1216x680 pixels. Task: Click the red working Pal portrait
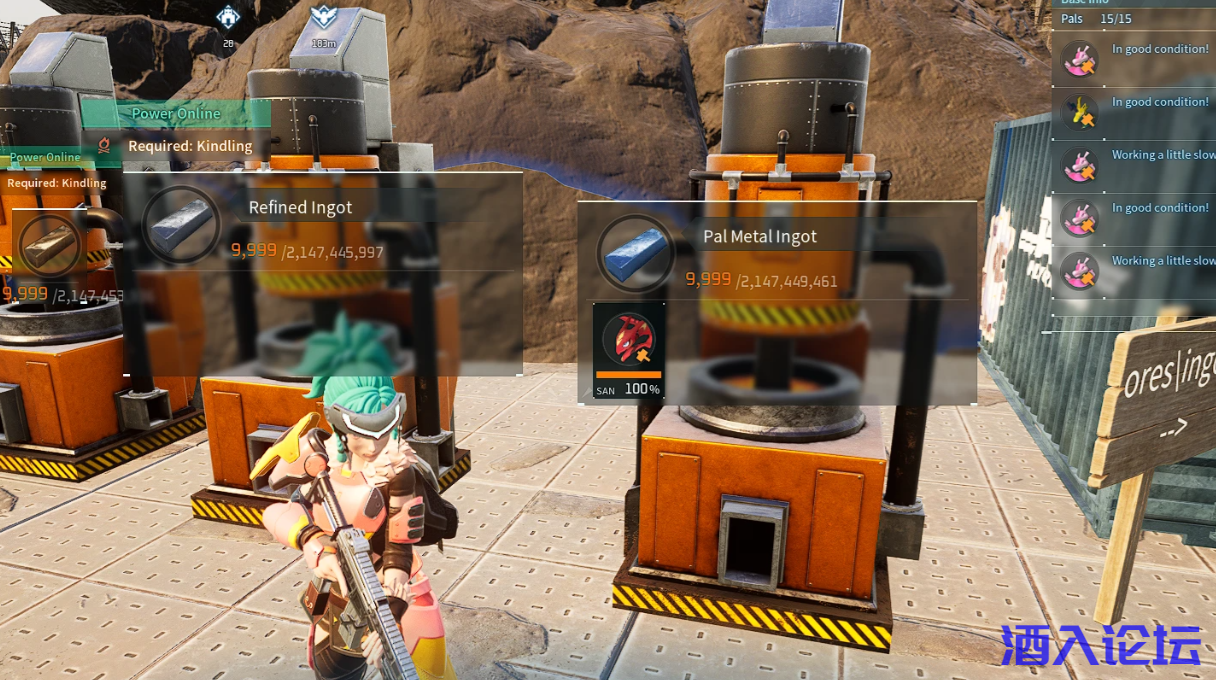pos(628,341)
